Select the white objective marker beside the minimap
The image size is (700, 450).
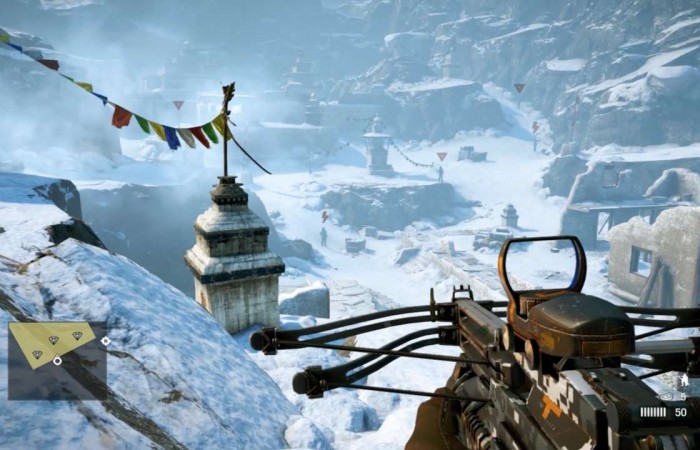tap(106, 341)
